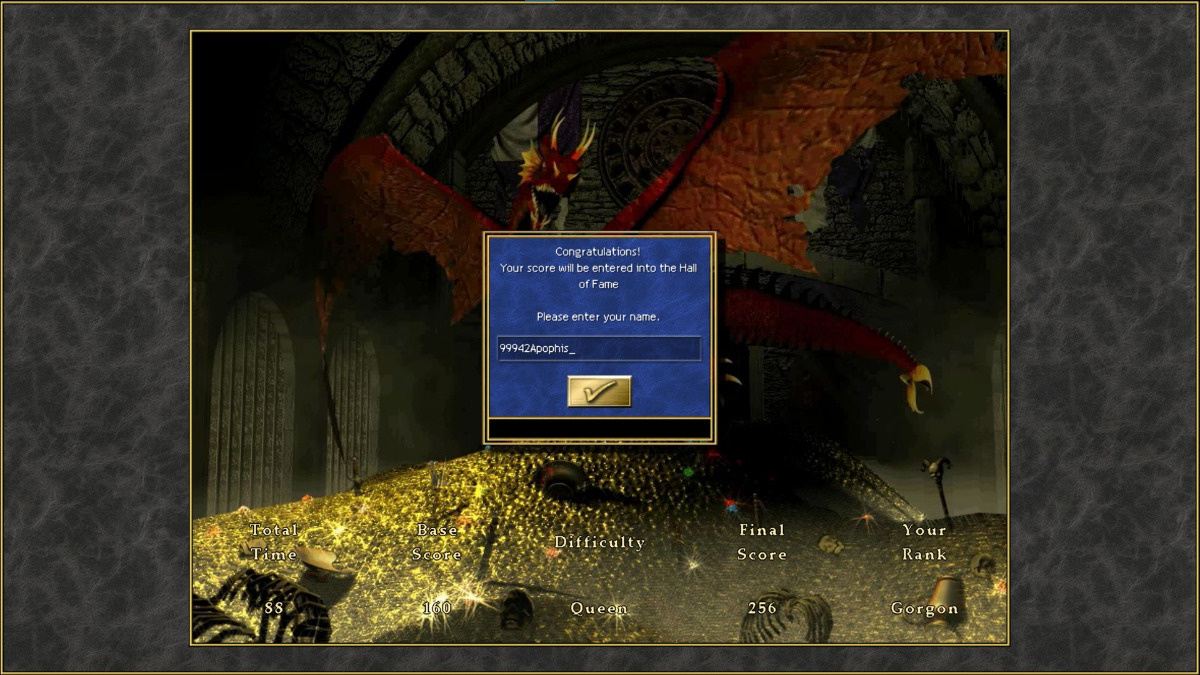Focus the name entry text field
1200x675 pixels.
pyautogui.click(x=599, y=348)
